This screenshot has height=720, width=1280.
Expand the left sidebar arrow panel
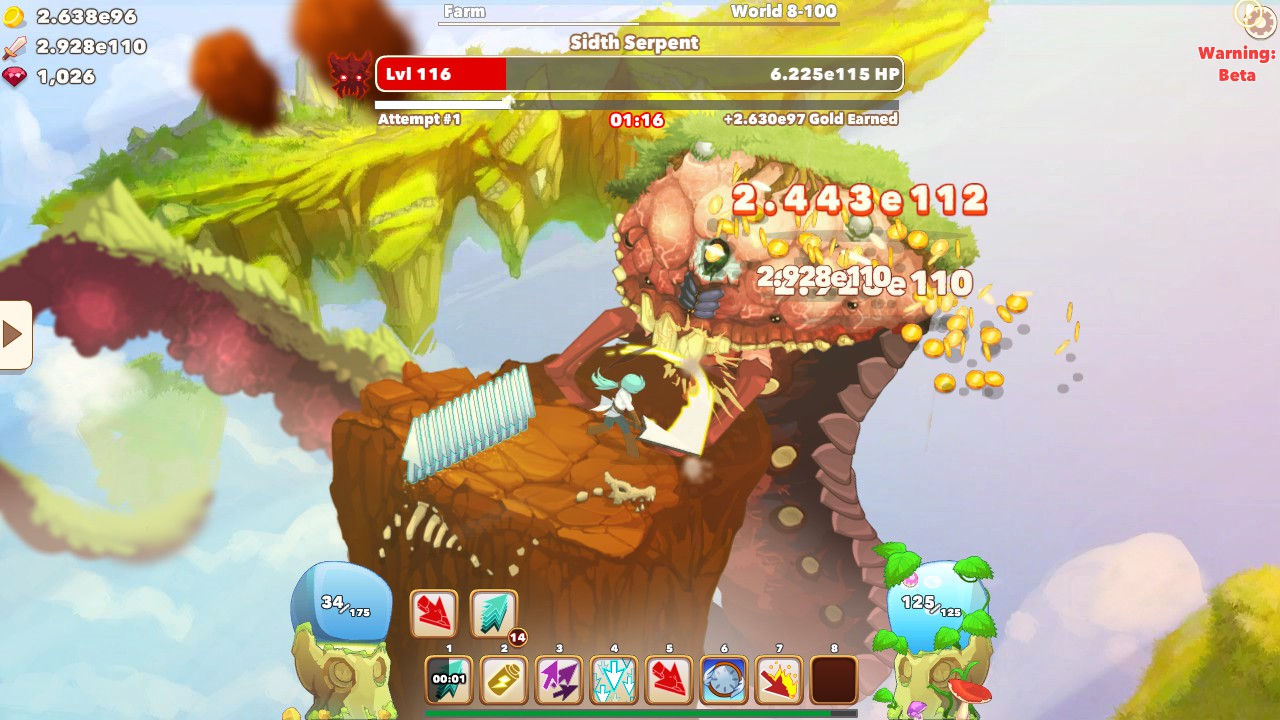pos(12,334)
